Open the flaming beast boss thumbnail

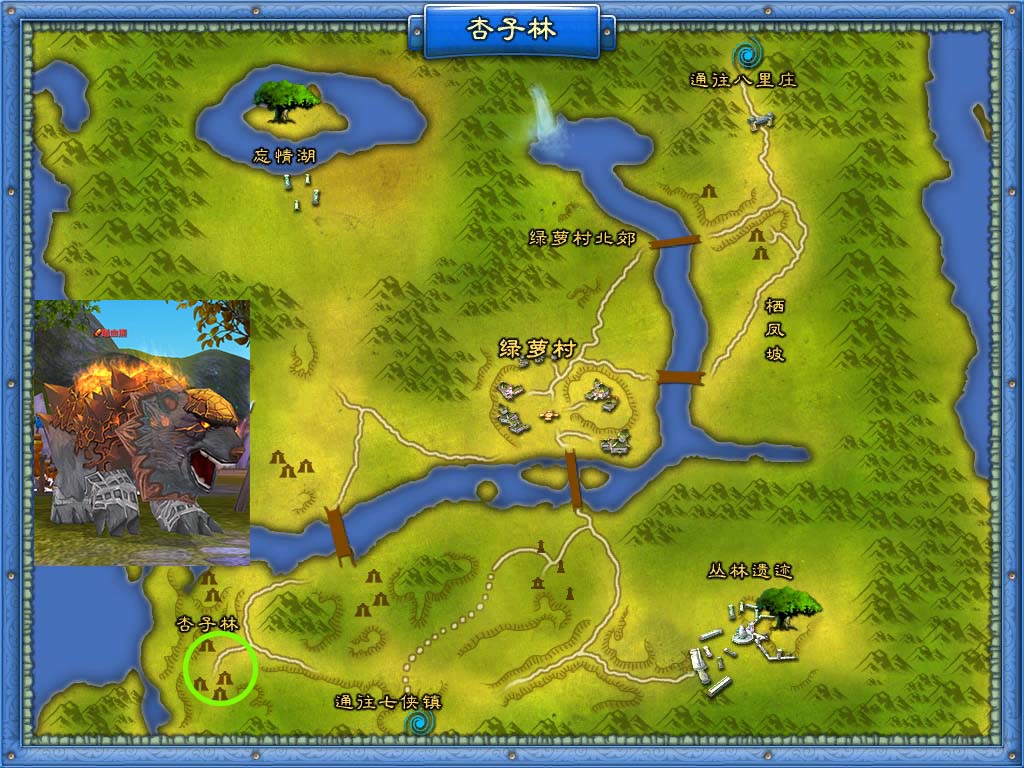point(142,432)
